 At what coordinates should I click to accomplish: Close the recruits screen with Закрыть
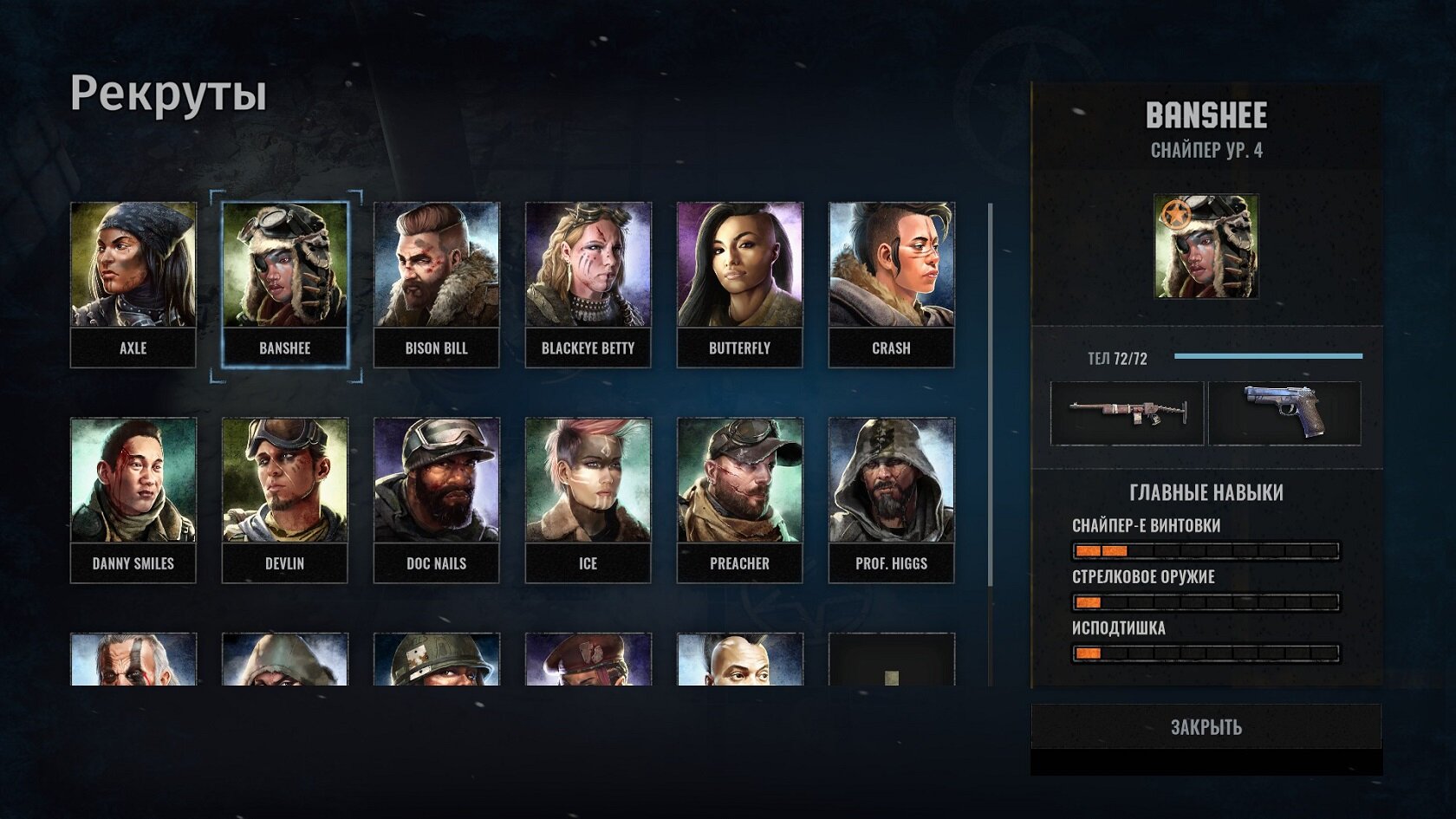(1206, 726)
